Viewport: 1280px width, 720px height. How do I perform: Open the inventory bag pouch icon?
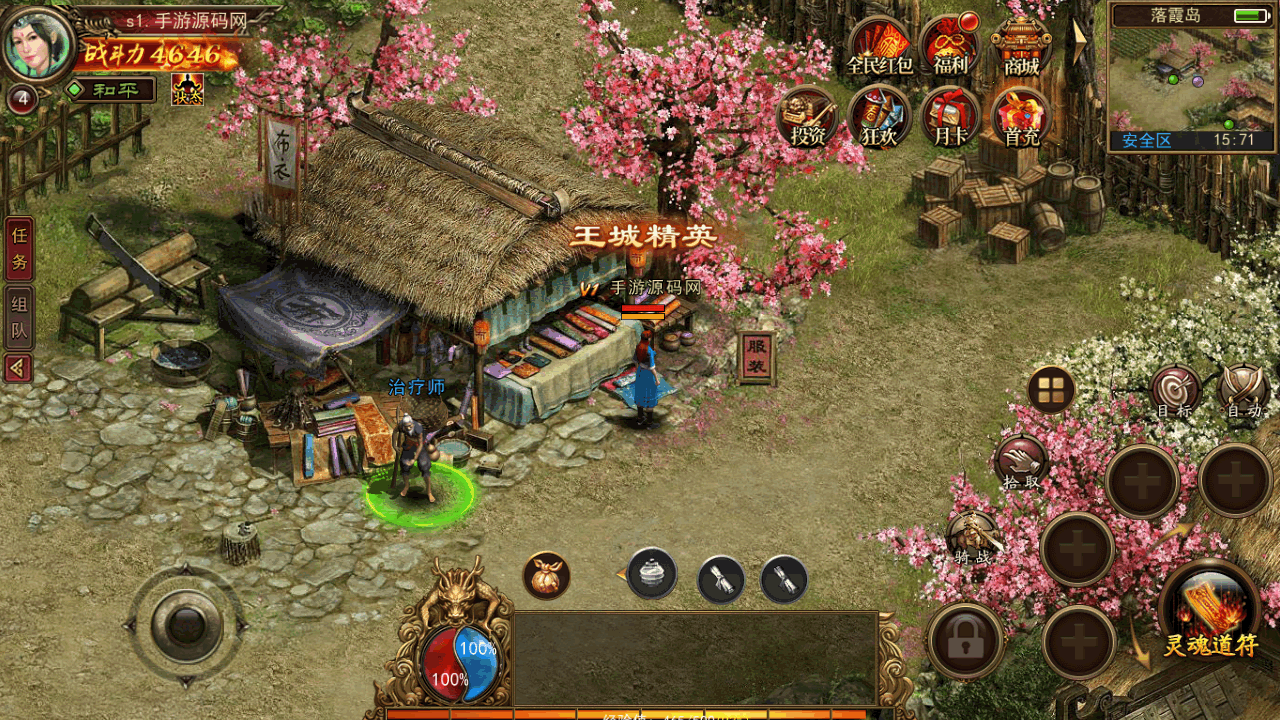tap(546, 575)
